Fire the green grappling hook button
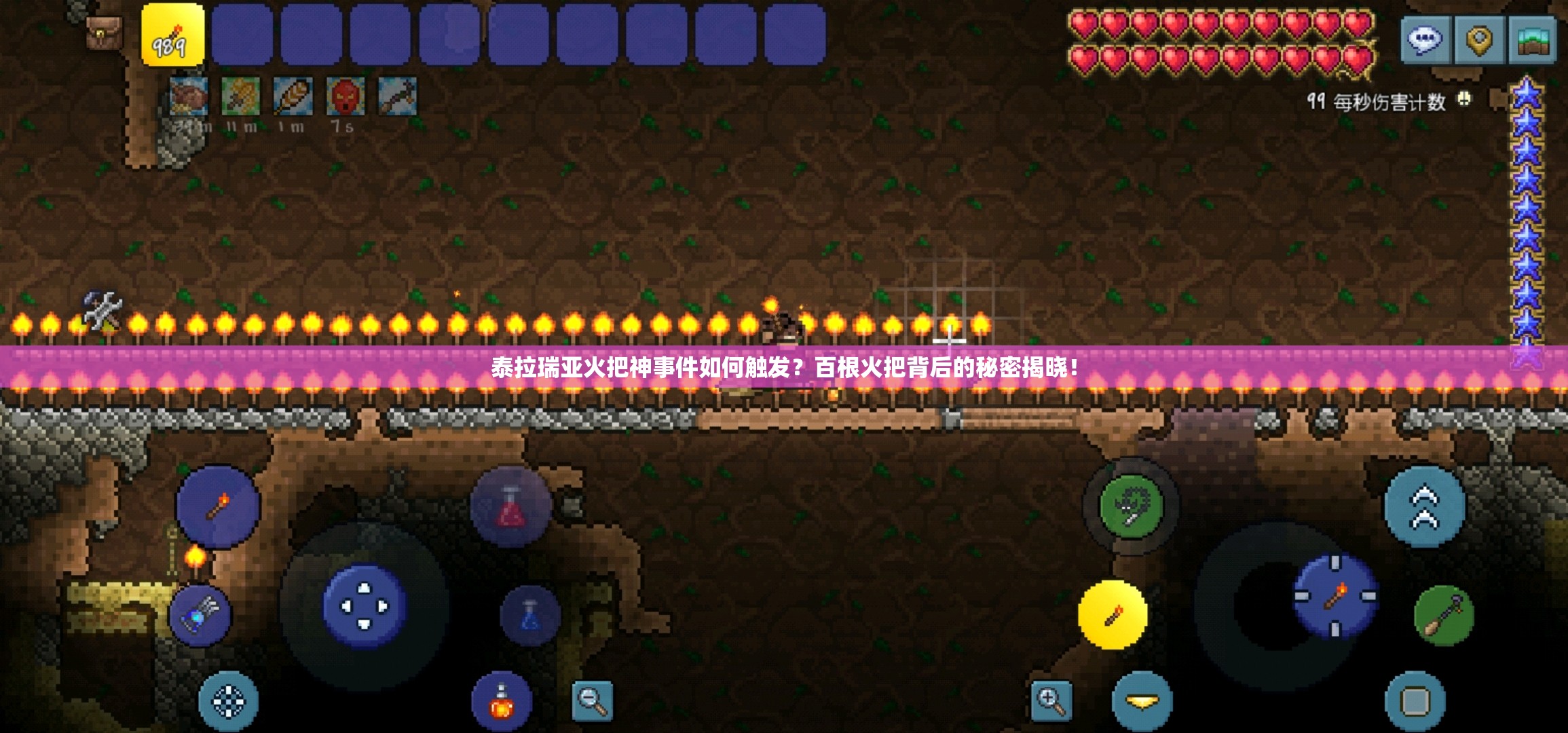 [x=1131, y=506]
